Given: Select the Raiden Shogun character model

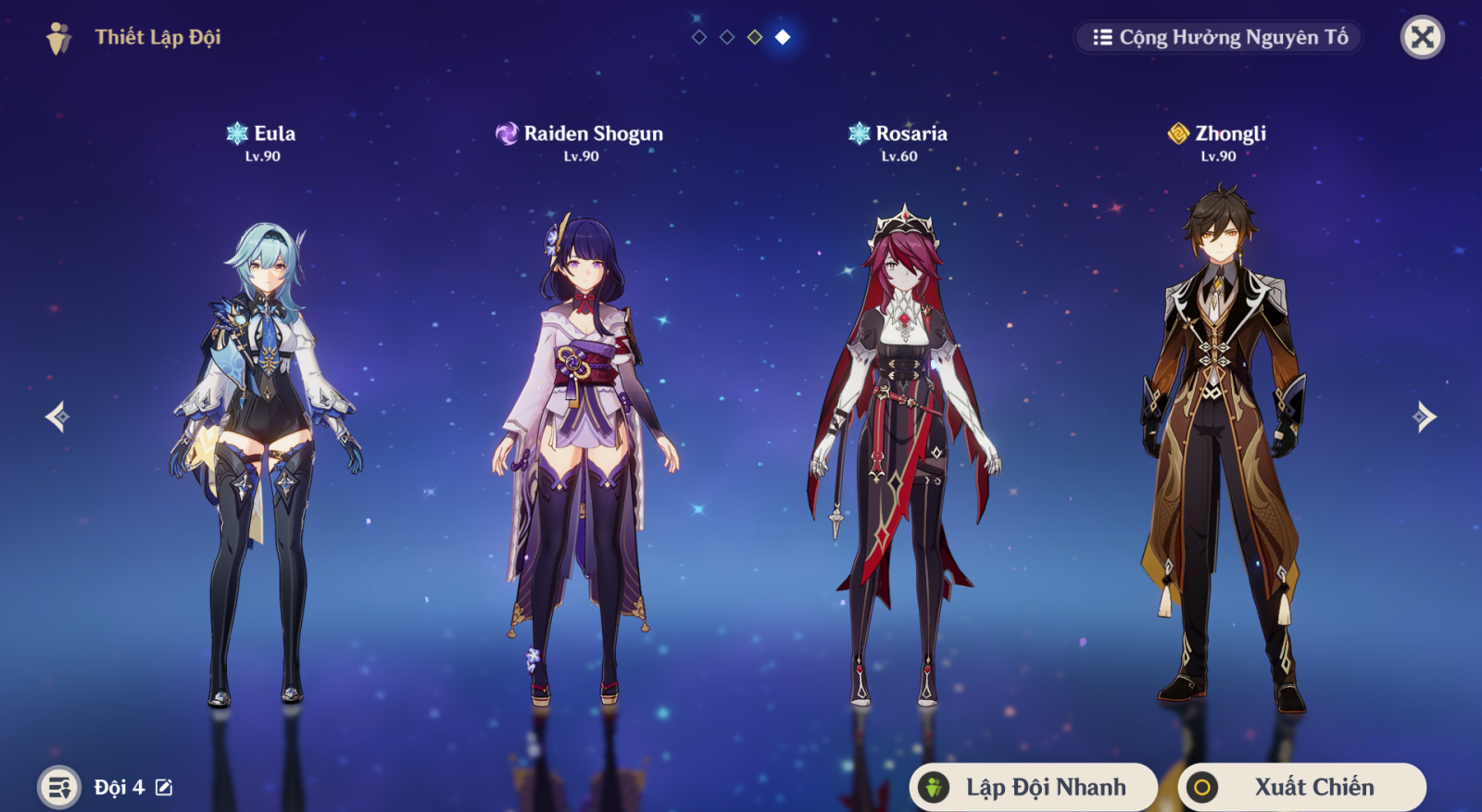Looking at the screenshot, I should [584, 417].
